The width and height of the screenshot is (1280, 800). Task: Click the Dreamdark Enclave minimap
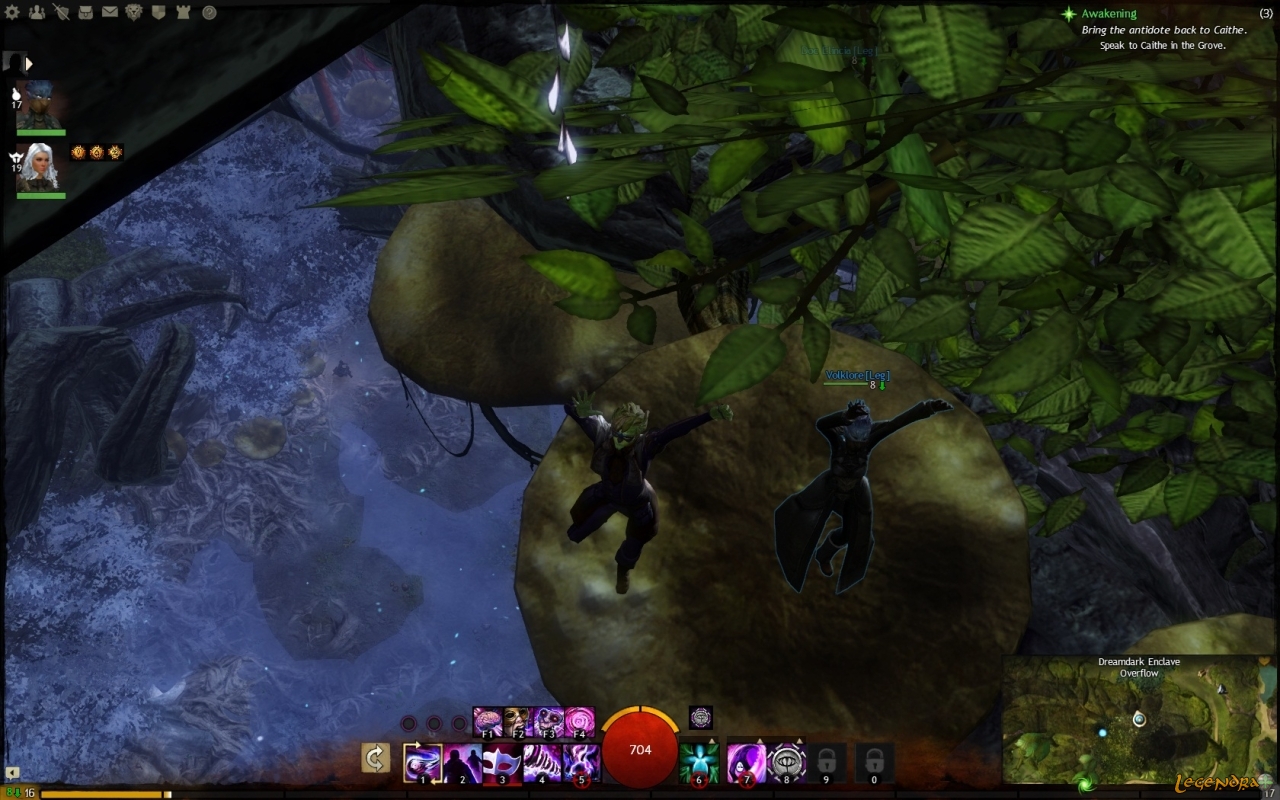1139,725
